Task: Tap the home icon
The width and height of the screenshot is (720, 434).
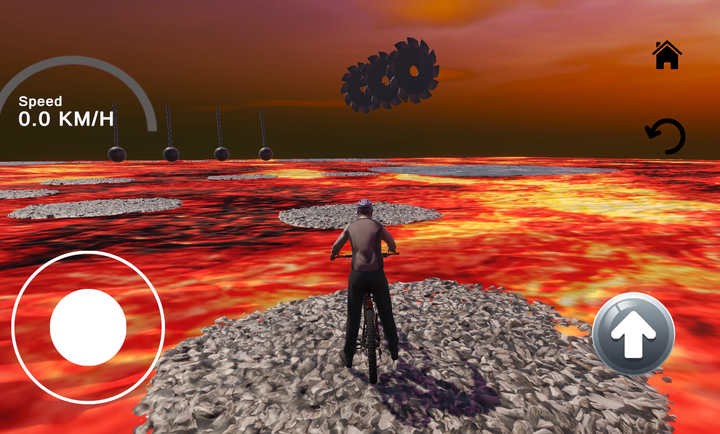Action: coord(667,55)
